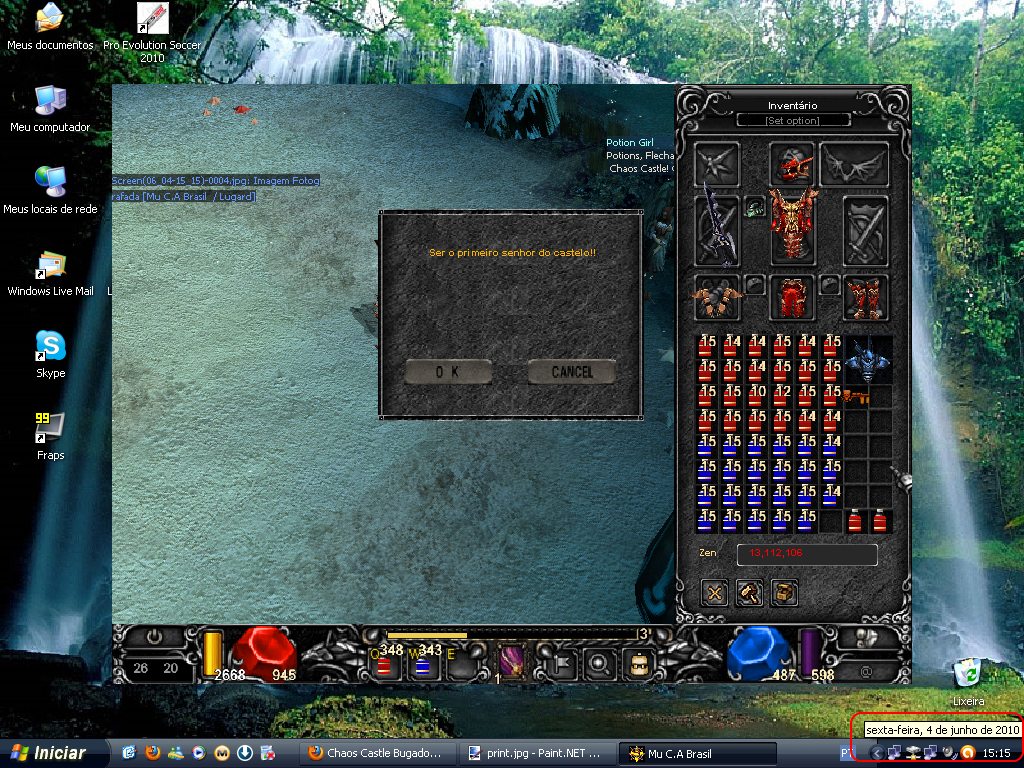Click the power button on the HUD bar
The width and height of the screenshot is (1024, 768).
[x=154, y=636]
